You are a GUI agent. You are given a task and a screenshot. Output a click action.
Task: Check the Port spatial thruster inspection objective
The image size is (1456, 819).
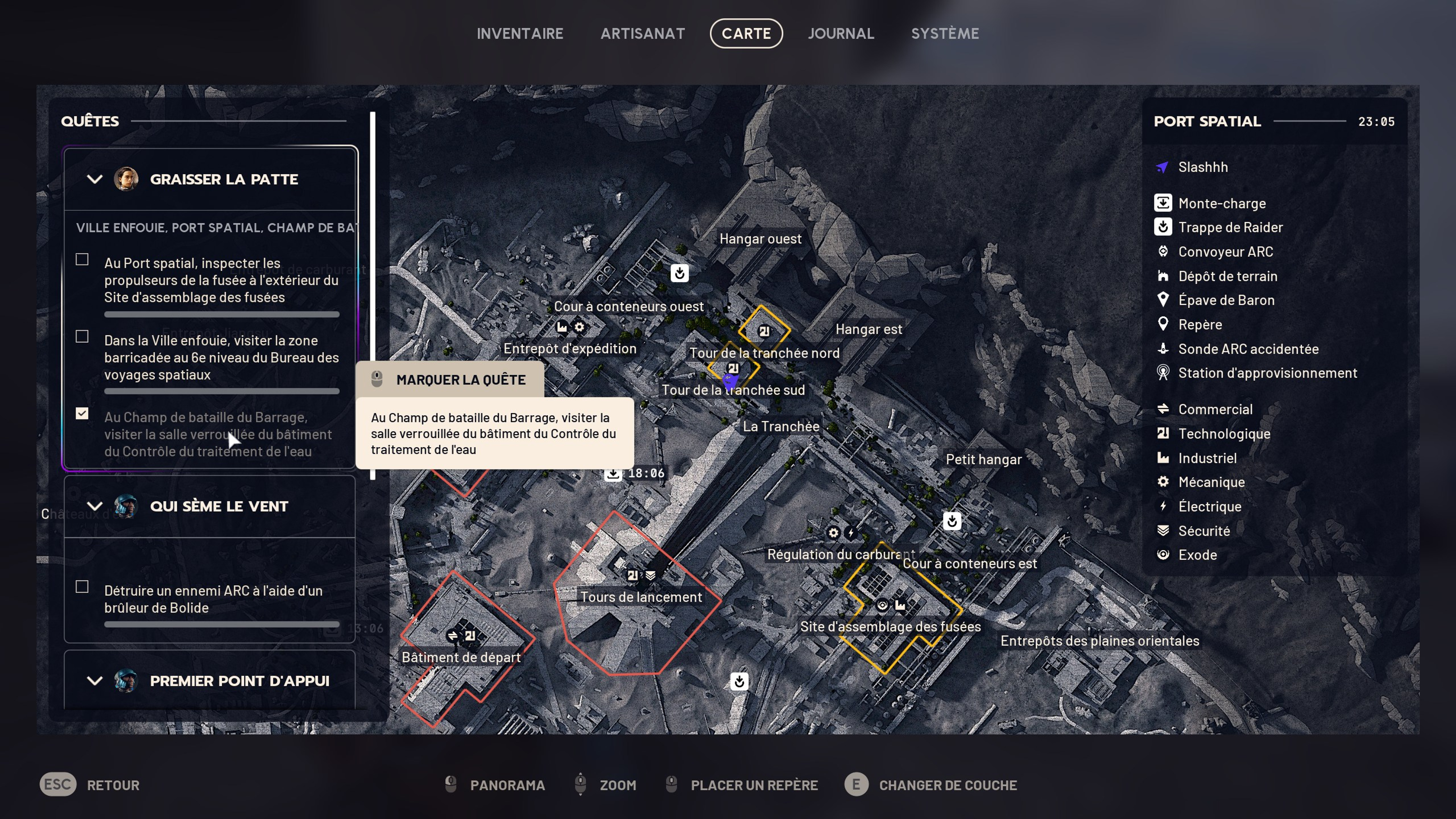(82, 259)
